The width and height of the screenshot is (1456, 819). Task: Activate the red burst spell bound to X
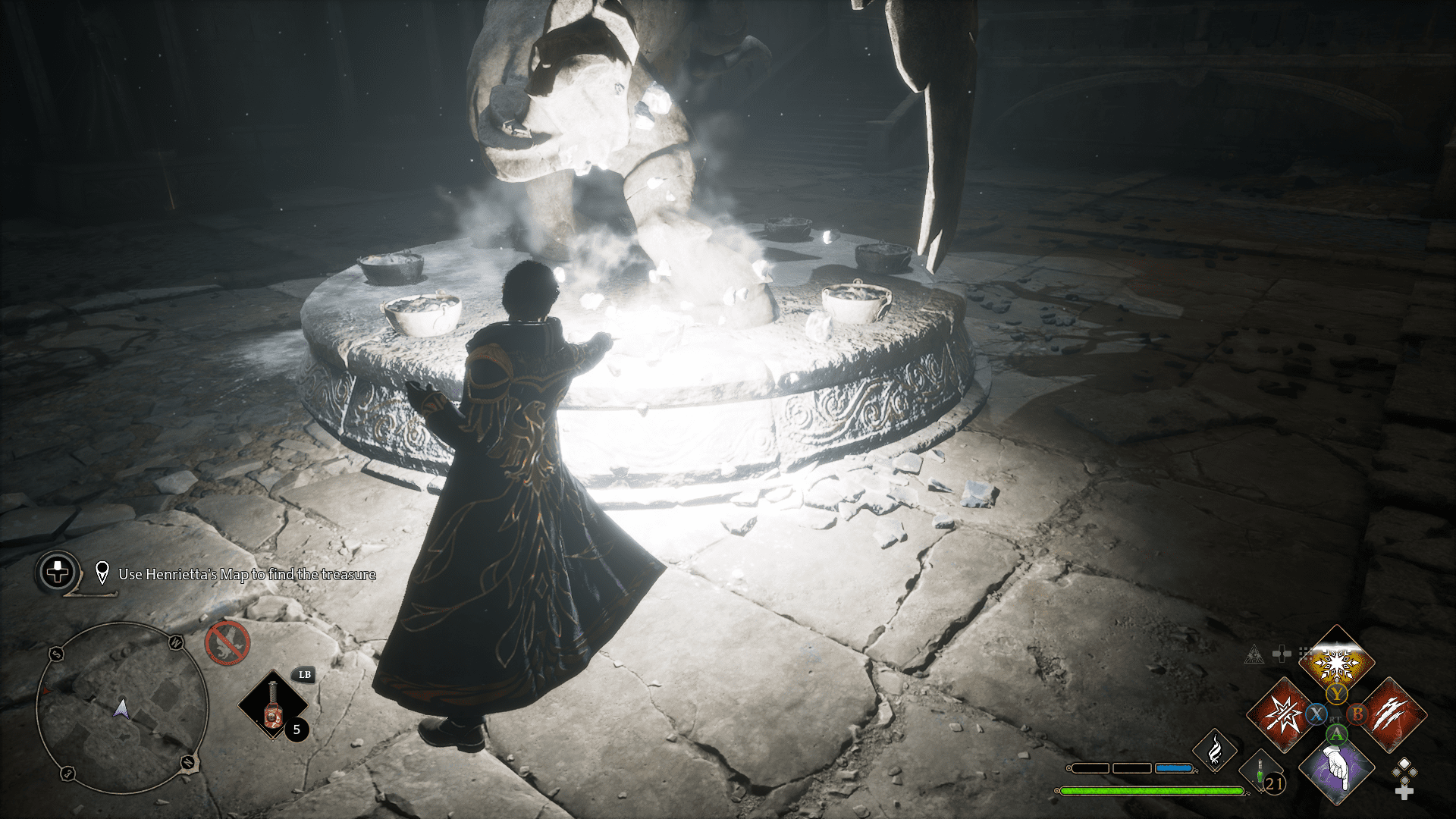[1282, 714]
